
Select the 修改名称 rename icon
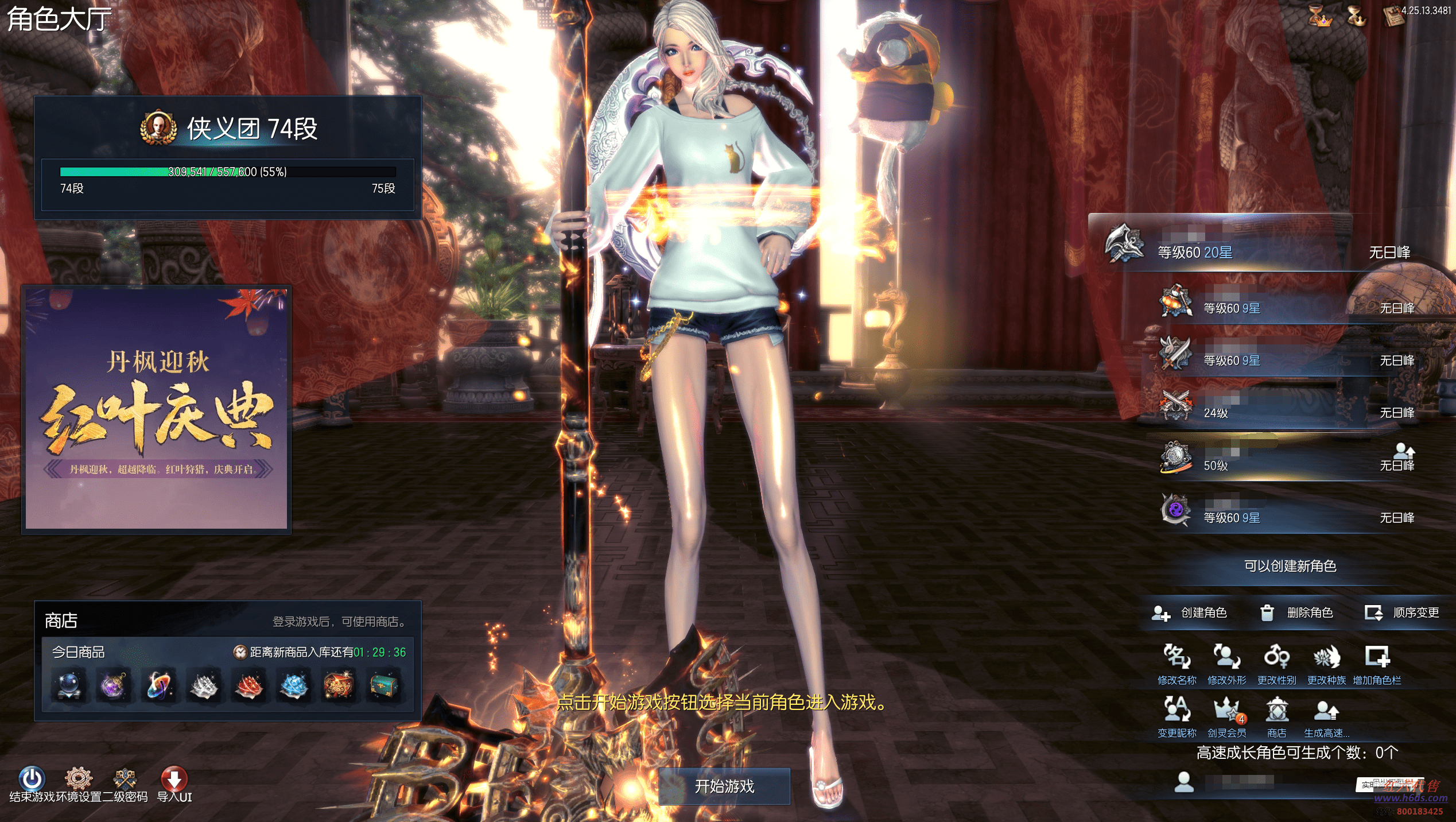click(1177, 658)
